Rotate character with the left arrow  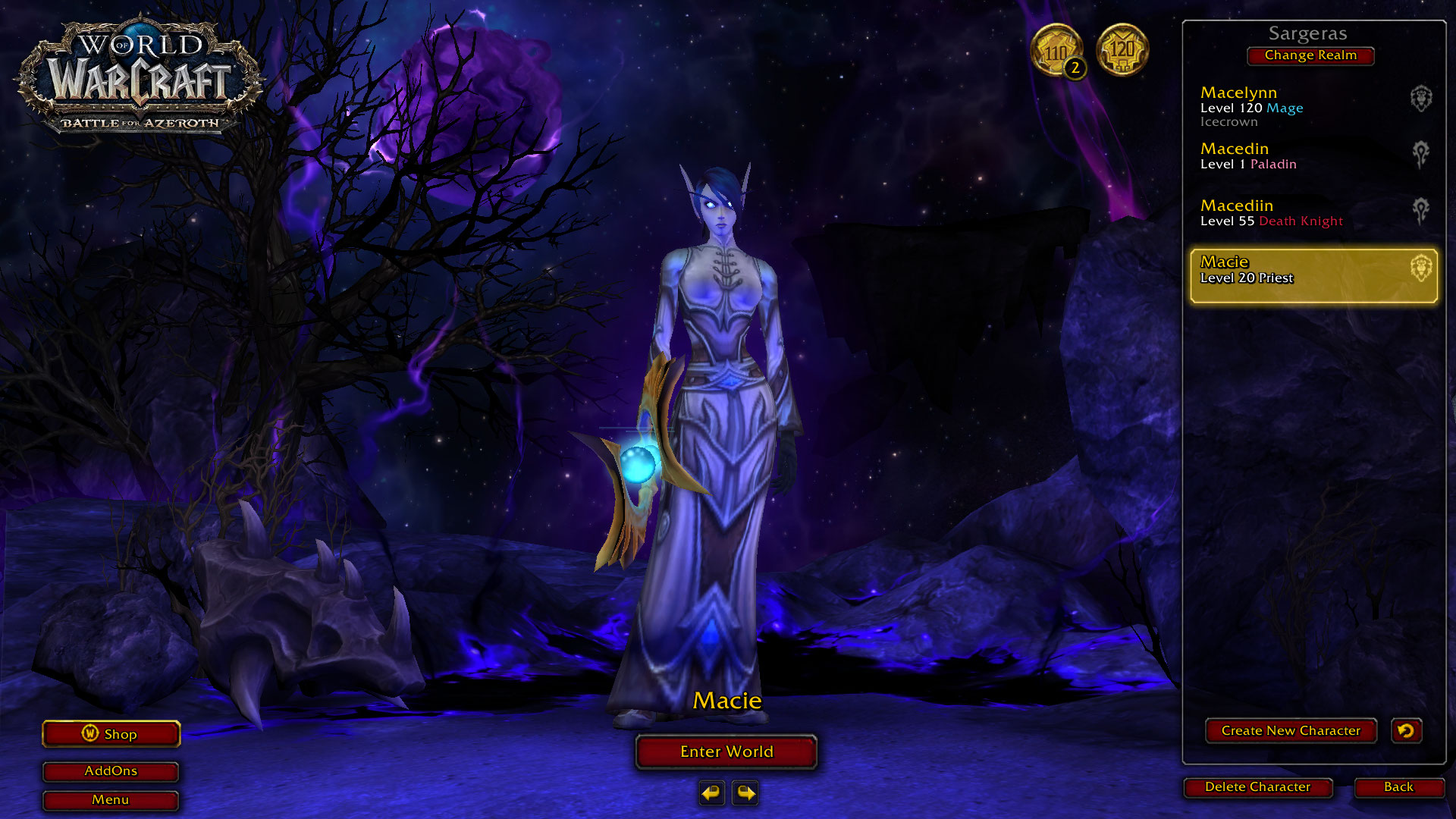(x=711, y=793)
